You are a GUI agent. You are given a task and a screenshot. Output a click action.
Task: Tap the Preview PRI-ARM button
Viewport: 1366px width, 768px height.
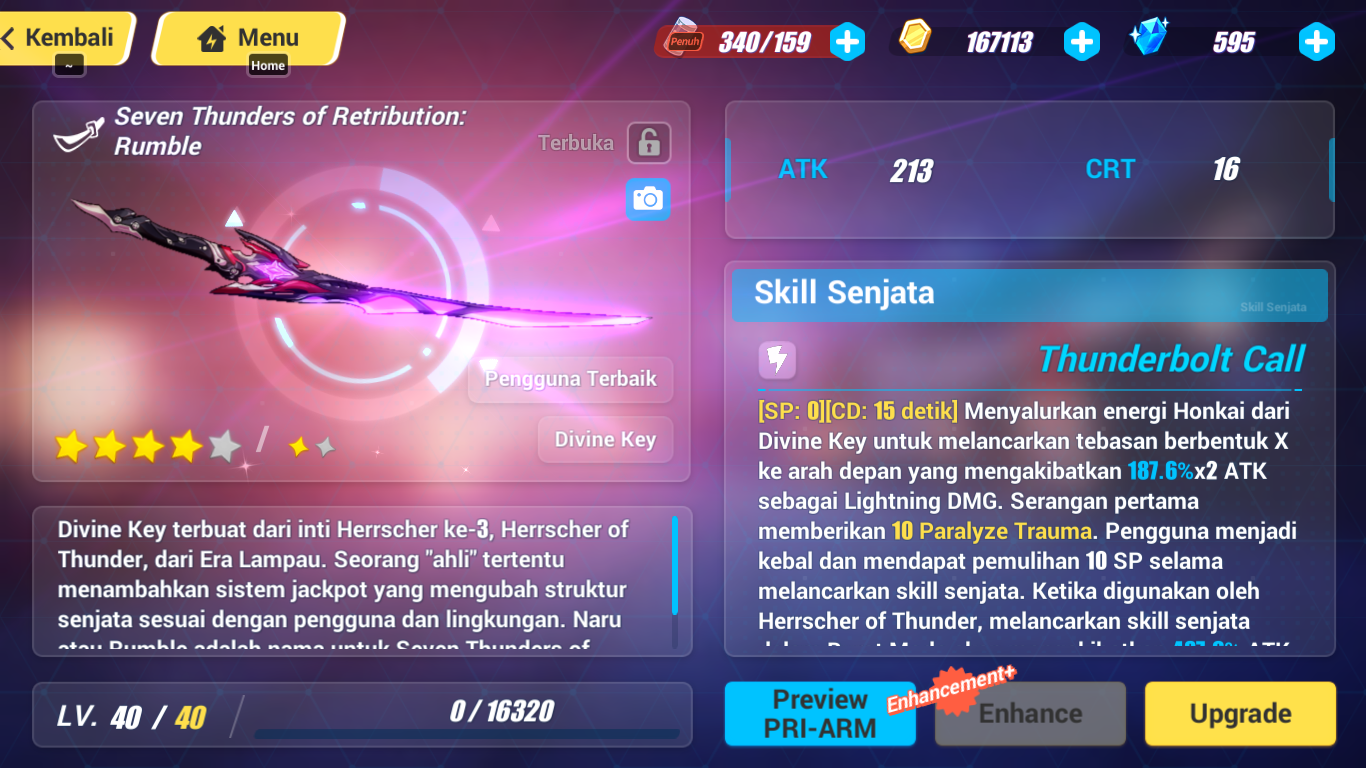820,713
